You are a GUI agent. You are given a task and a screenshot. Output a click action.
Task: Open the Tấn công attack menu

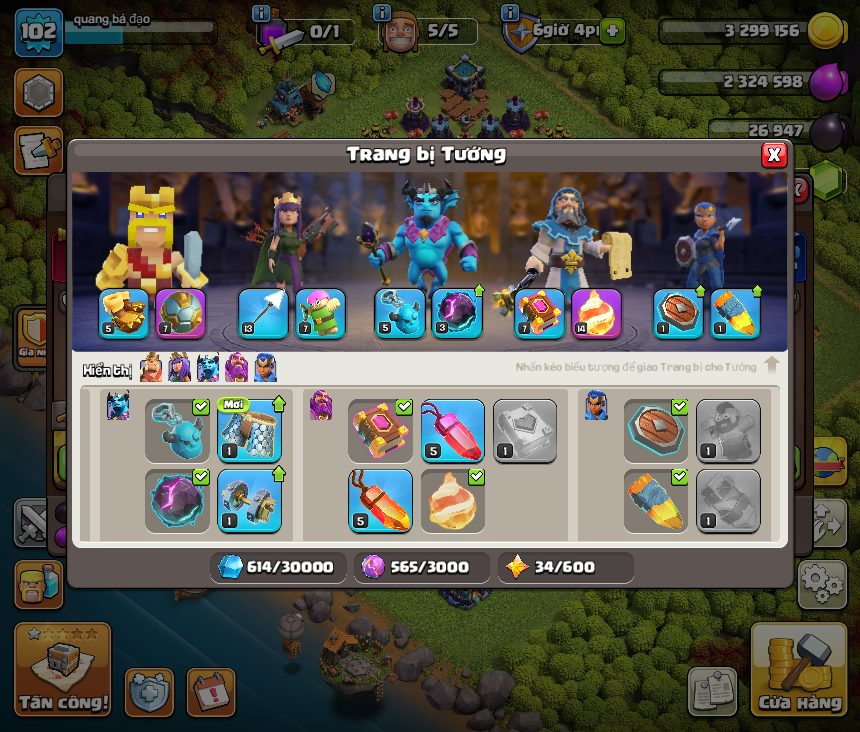[x=62, y=669]
